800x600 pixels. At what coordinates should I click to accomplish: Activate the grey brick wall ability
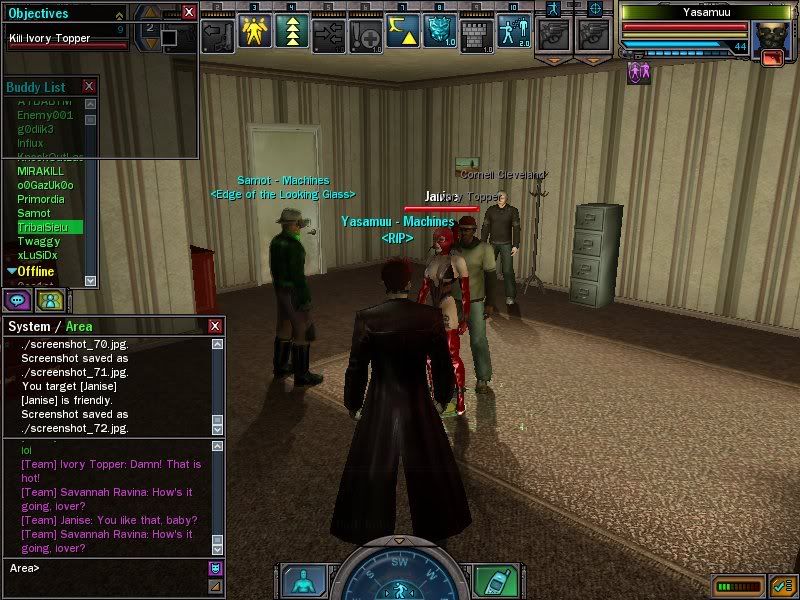(x=477, y=32)
